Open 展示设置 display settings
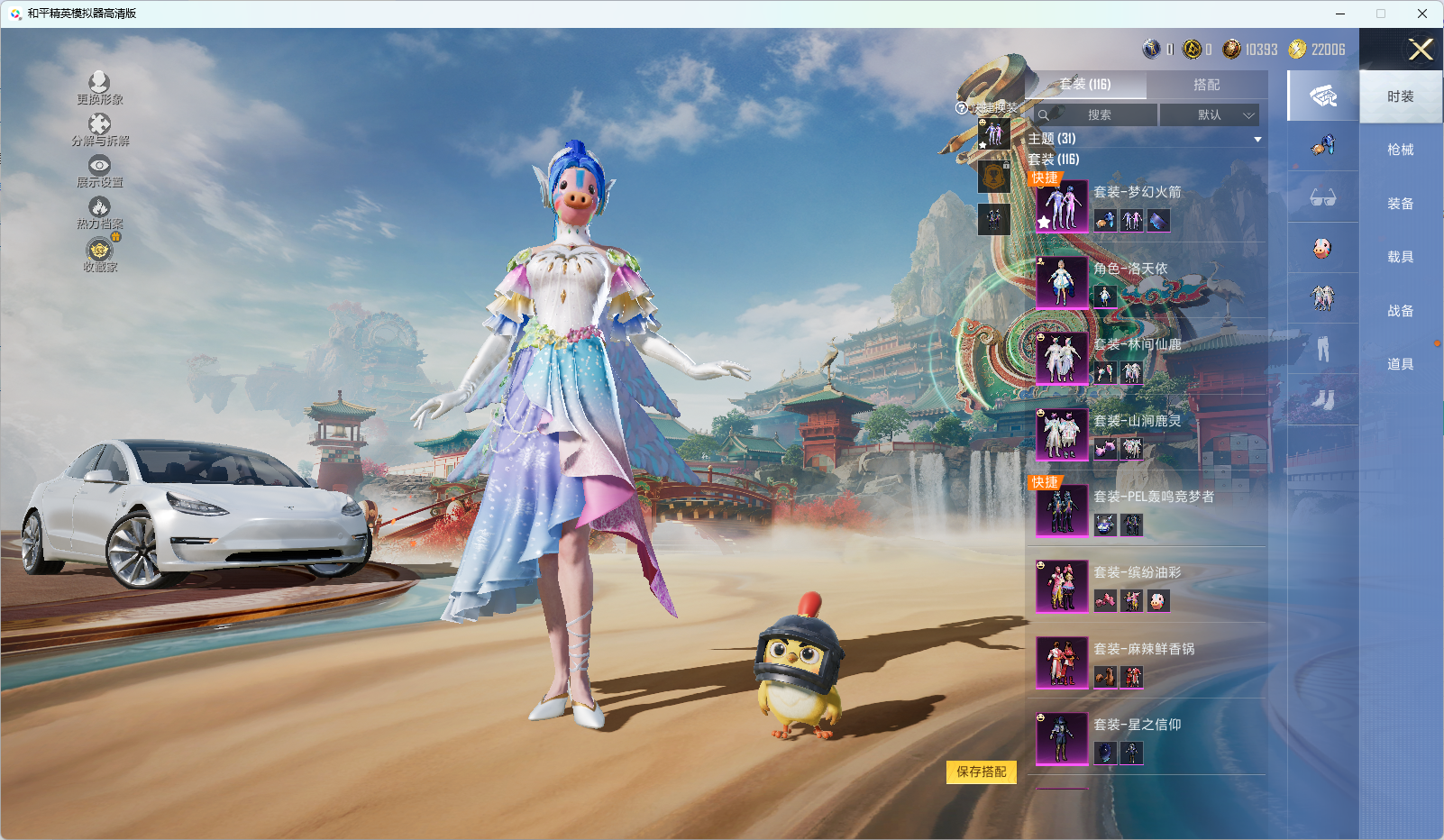 tap(99, 171)
